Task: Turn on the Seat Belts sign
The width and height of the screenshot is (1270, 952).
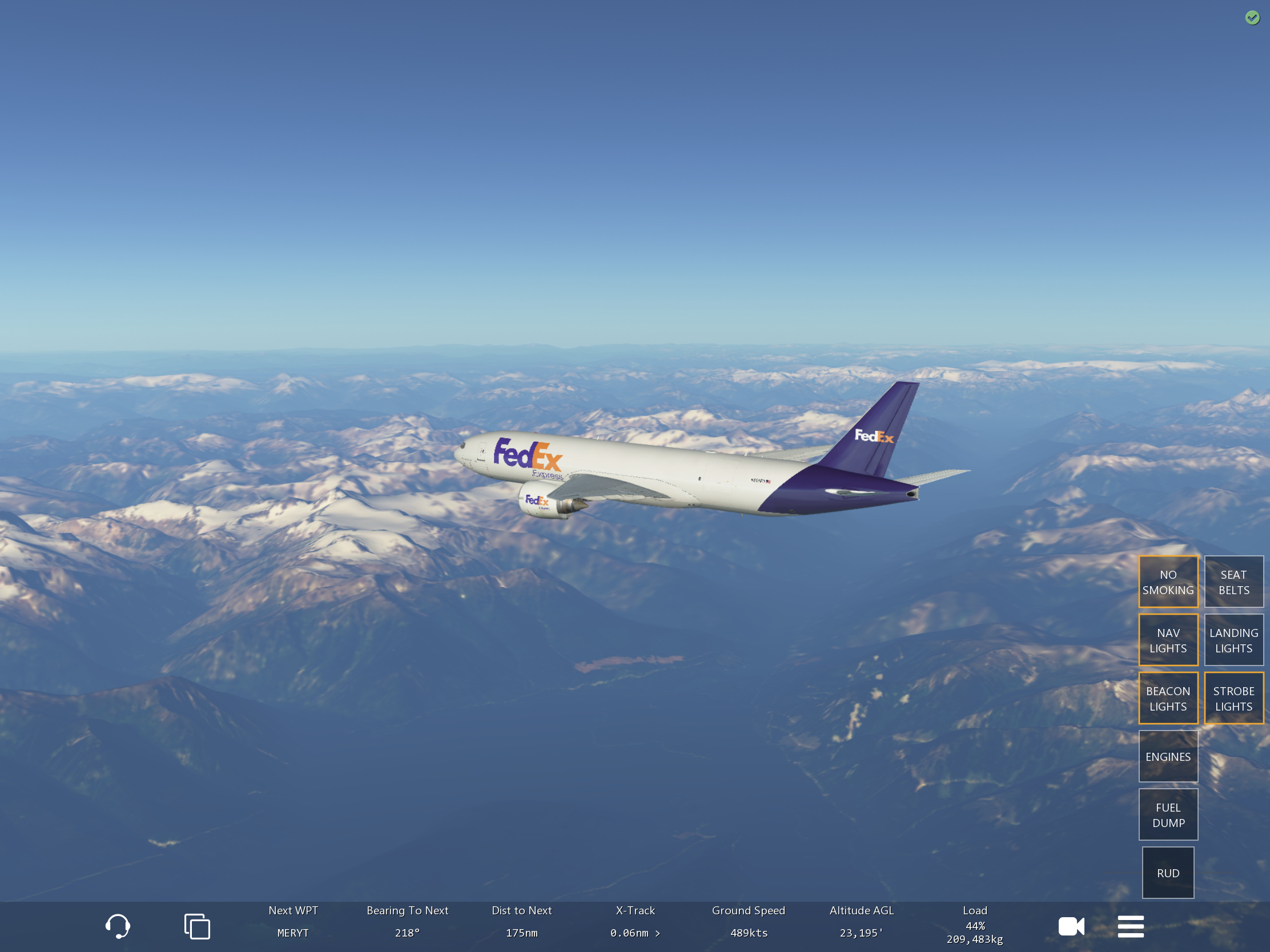Action: pos(1233,582)
